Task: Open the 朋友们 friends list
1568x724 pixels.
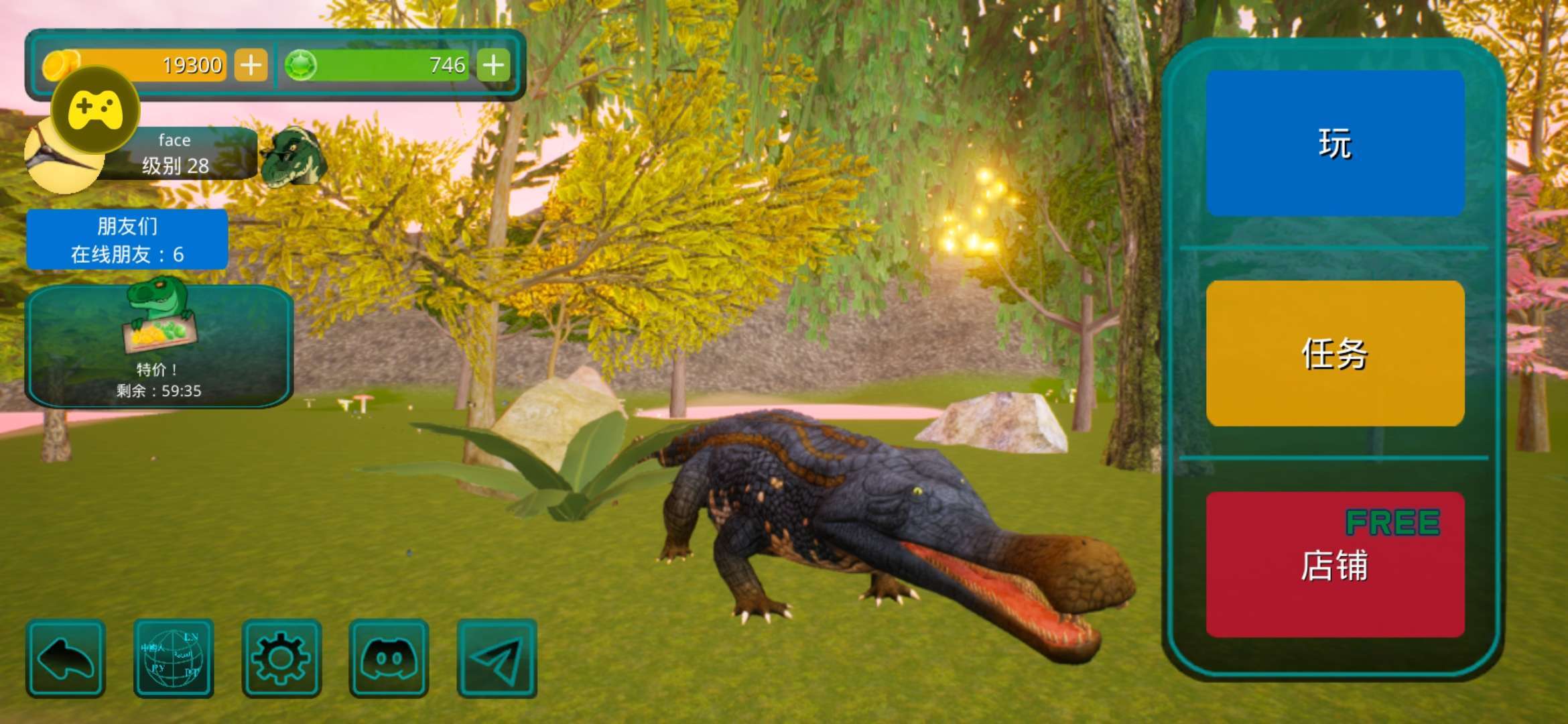Action: 127,239
